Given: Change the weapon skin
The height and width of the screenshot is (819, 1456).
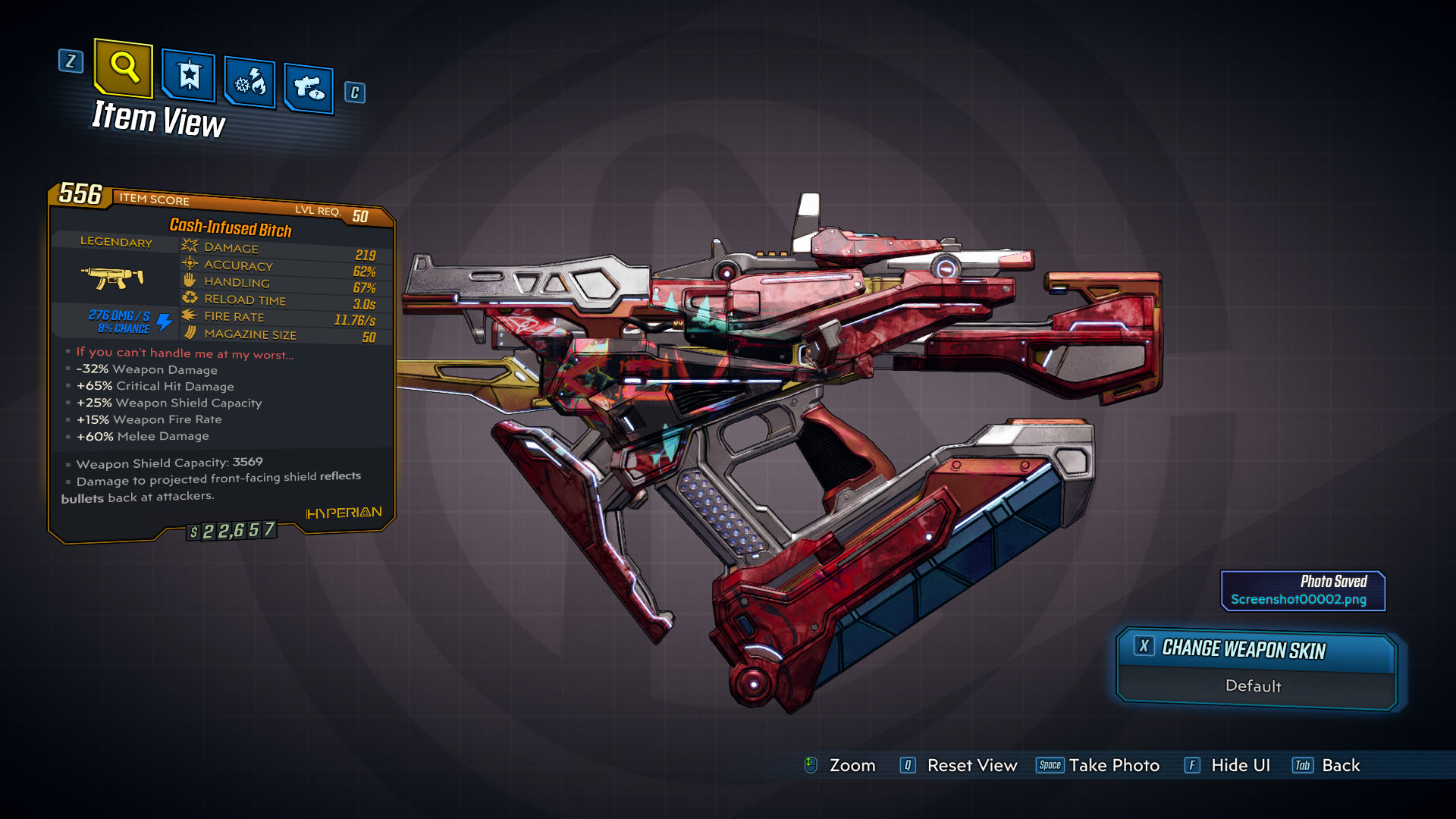Looking at the screenshot, I should pos(1256,650).
